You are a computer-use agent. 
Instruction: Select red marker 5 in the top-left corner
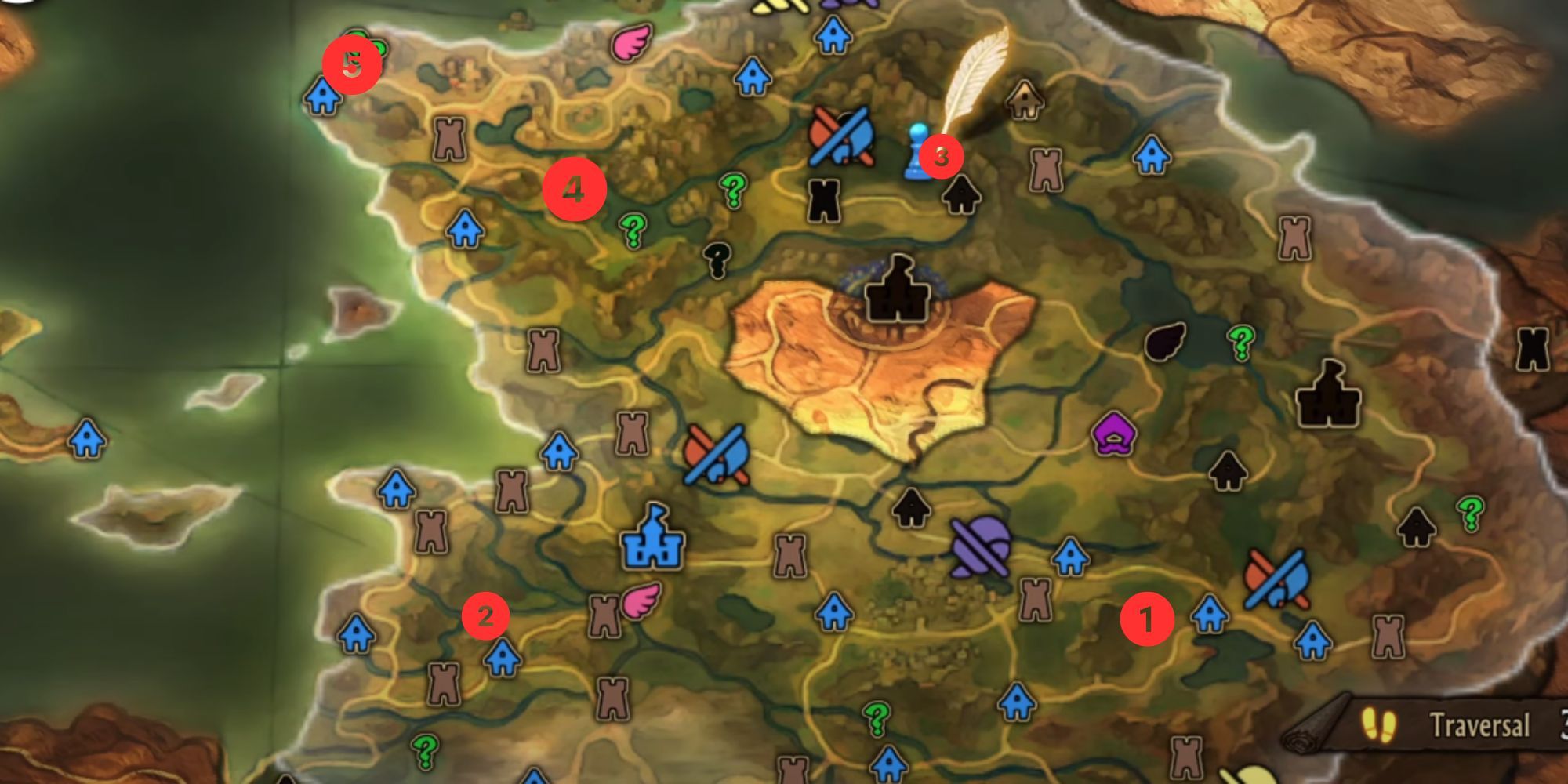(x=352, y=63)
